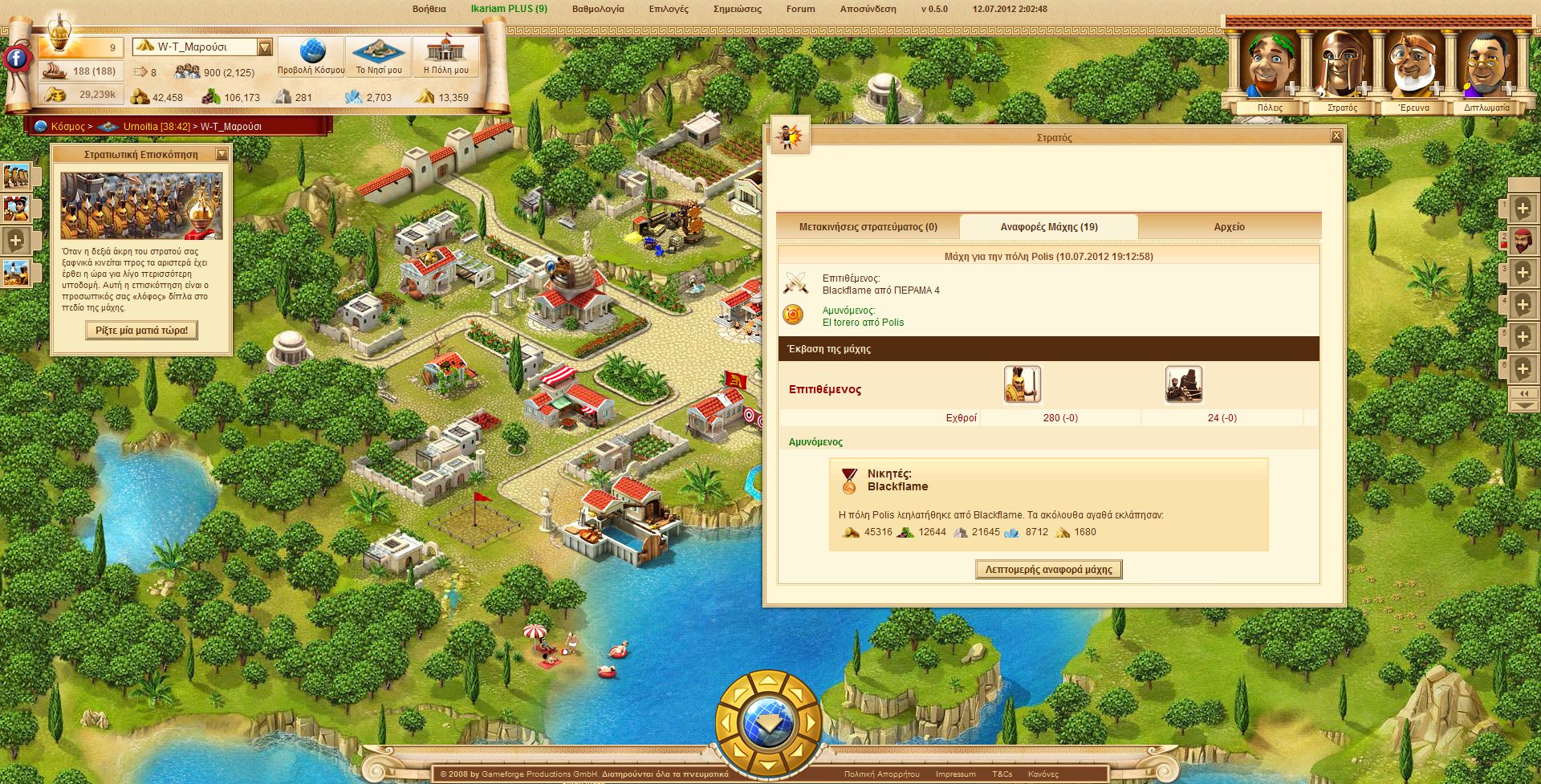The height and width of the screenshot is (784, 1541).
Task: Switch to the Αρχείο archive tab
Action: click(1229, 227)
